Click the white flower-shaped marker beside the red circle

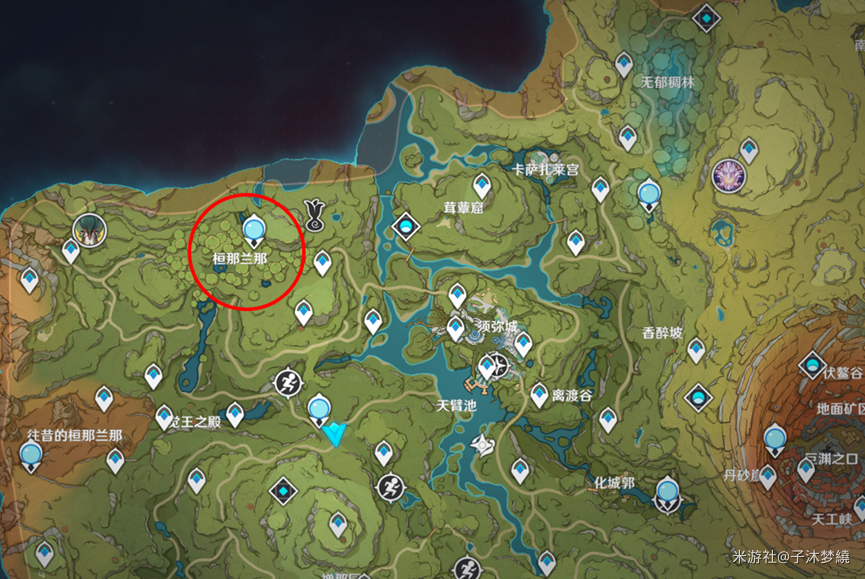(314, 213)
